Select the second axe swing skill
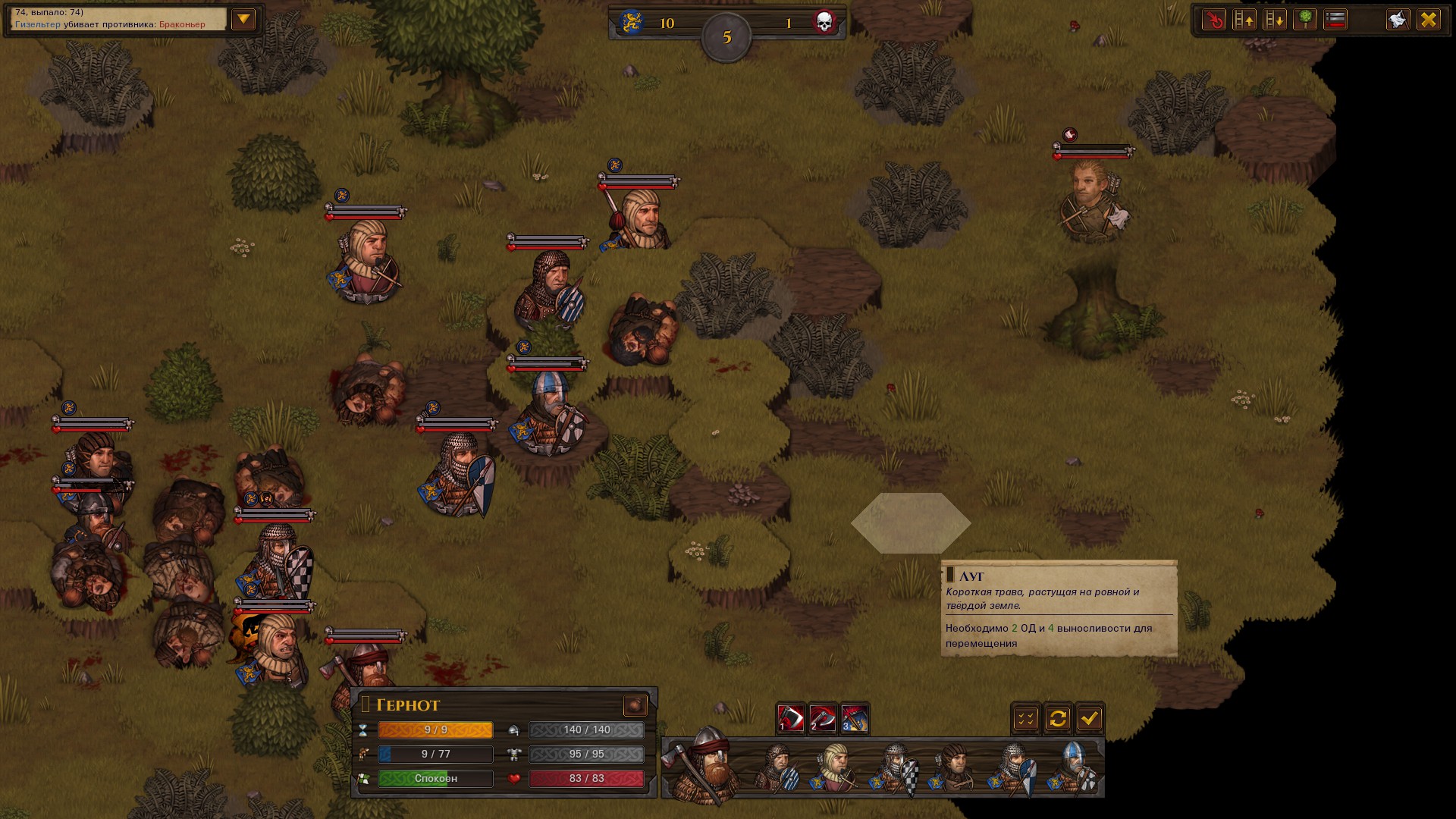 [822, 718]
